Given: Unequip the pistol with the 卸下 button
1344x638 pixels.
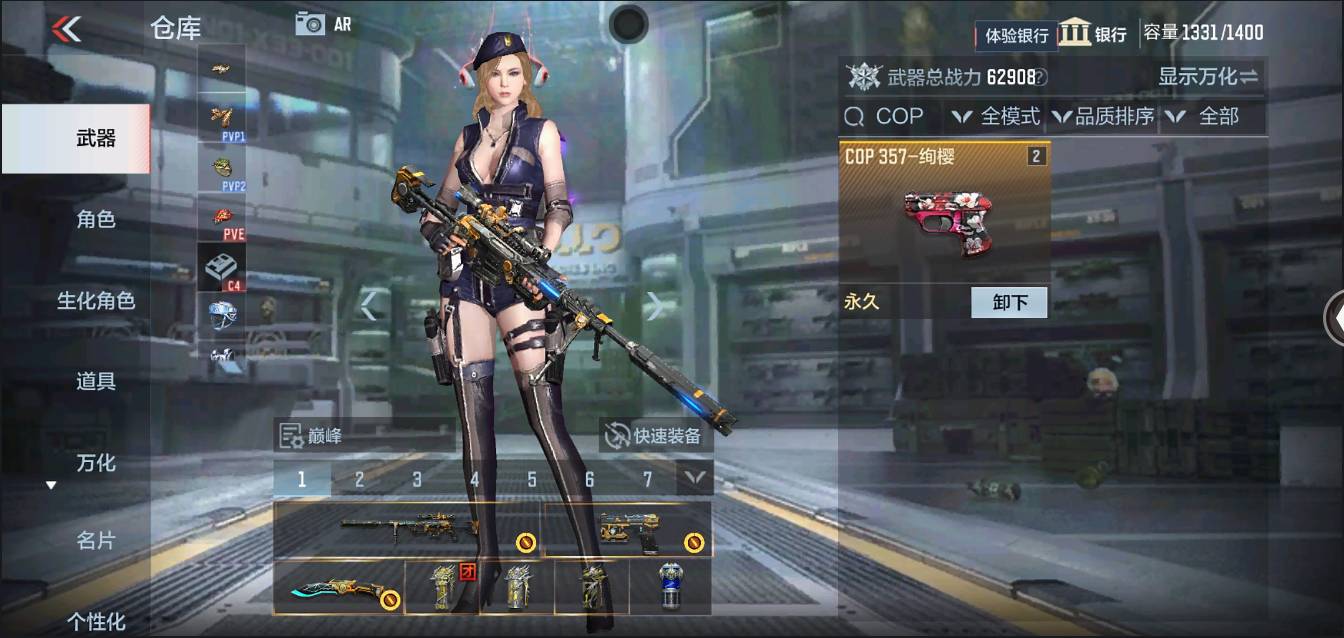Looking at the screenshot, I should [1009, 302].
